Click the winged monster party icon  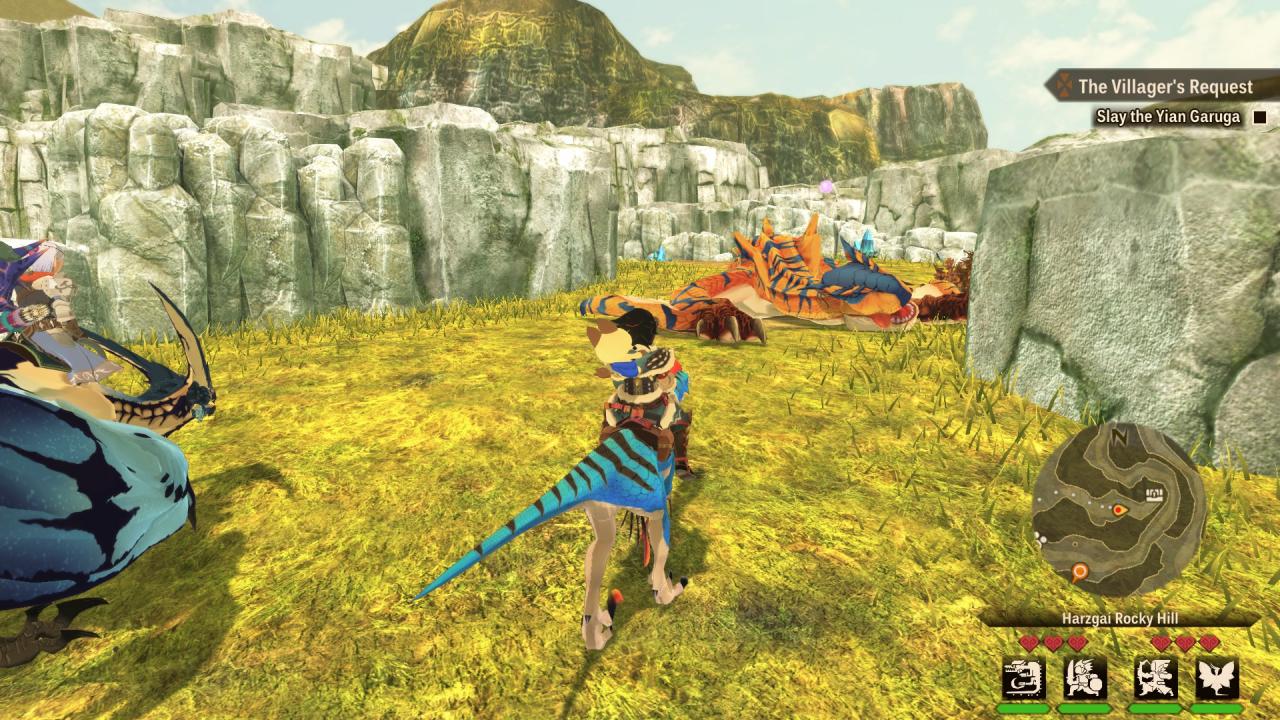[x=1217, y=679]
